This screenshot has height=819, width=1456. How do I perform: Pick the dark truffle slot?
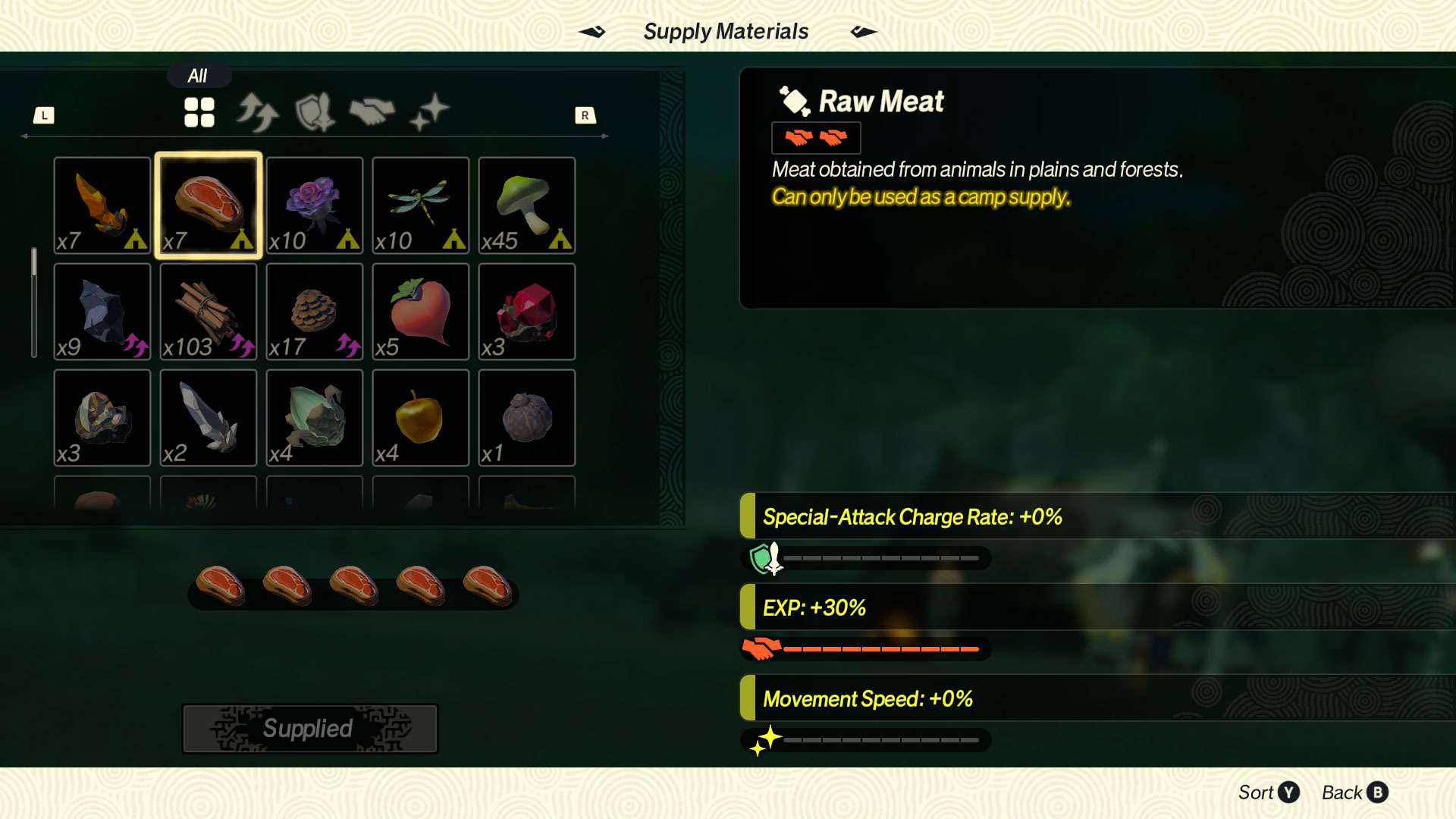tap(527, 418)
